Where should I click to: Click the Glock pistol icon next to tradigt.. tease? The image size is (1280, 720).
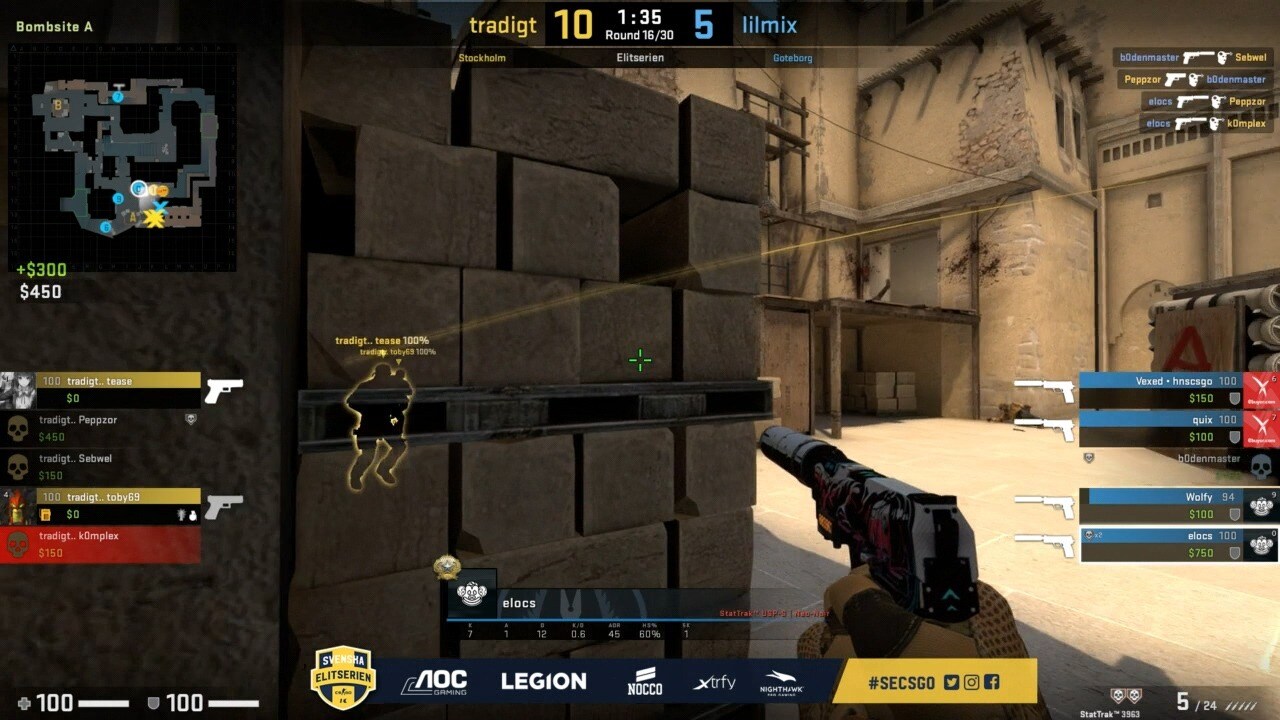(225, 390)
